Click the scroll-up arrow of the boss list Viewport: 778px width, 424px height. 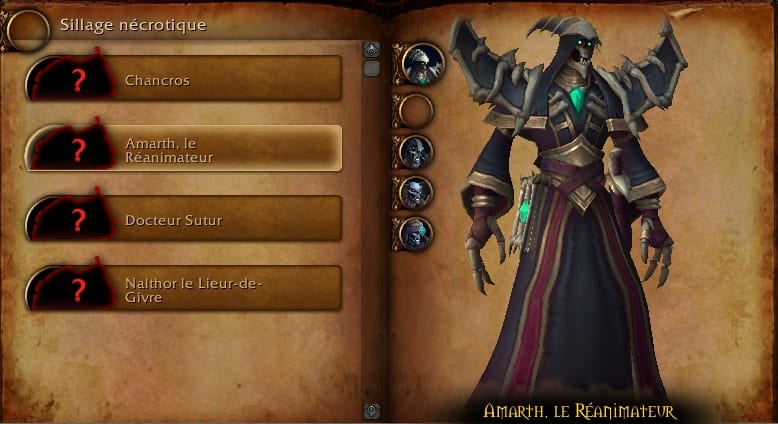pyautogui.click(x=371, y=49)
